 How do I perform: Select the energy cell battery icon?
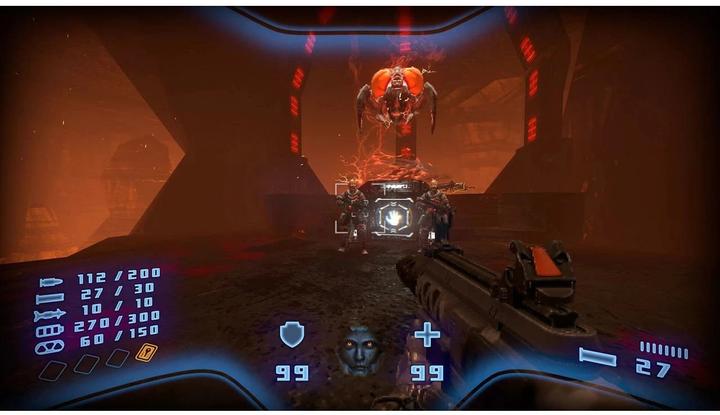(50, 331)
